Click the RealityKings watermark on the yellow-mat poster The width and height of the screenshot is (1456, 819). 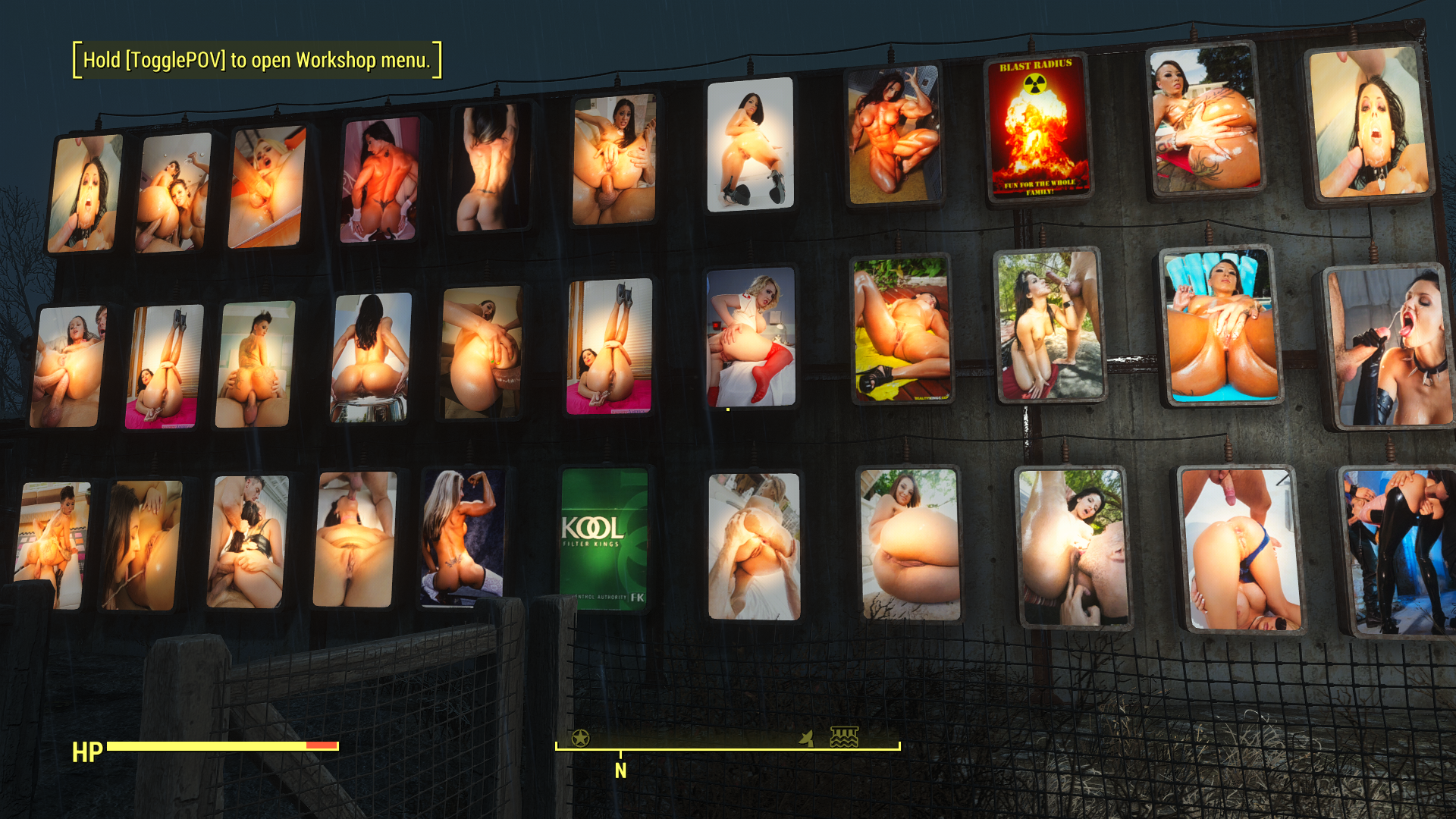click(x=932, y=397)
